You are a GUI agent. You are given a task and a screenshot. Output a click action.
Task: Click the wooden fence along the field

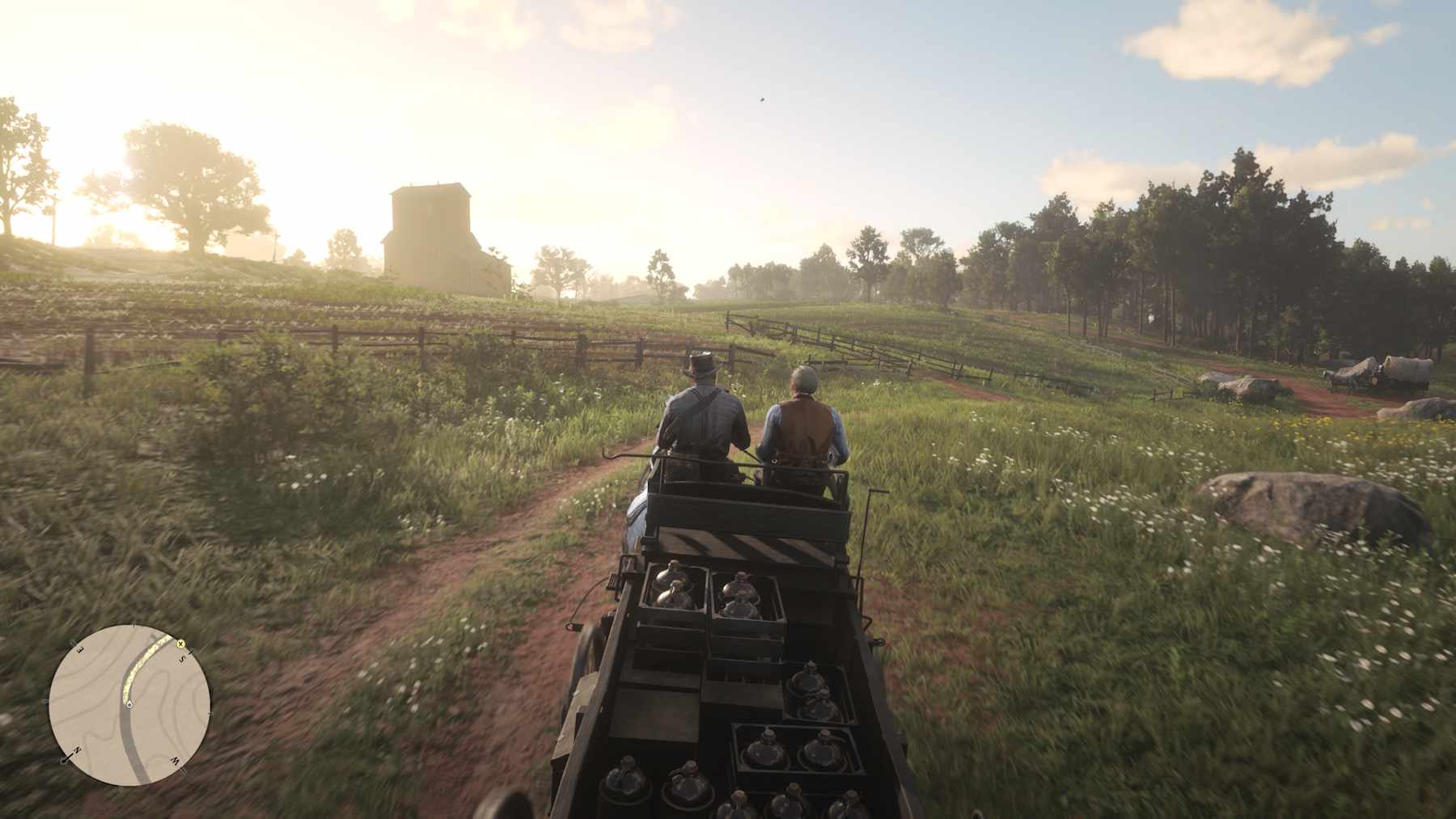(324, 340)
